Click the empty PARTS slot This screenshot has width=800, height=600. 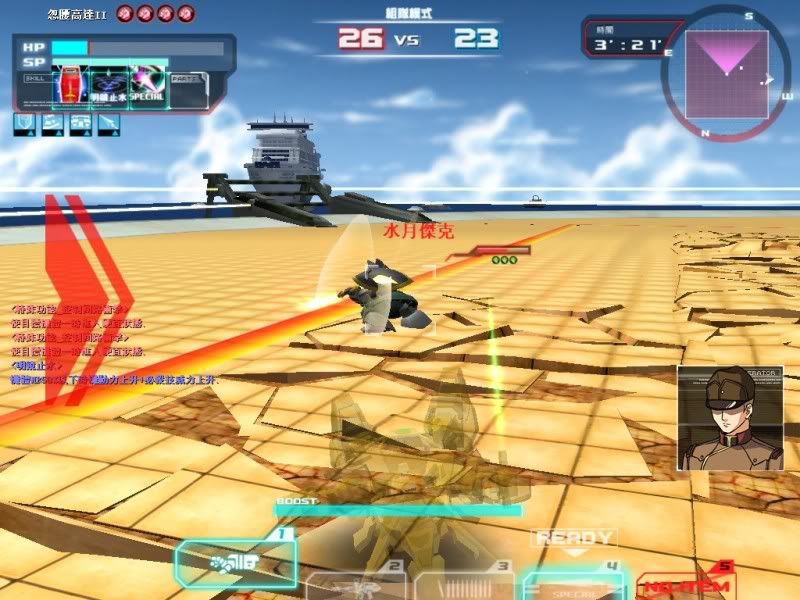(x=188, y=88)
